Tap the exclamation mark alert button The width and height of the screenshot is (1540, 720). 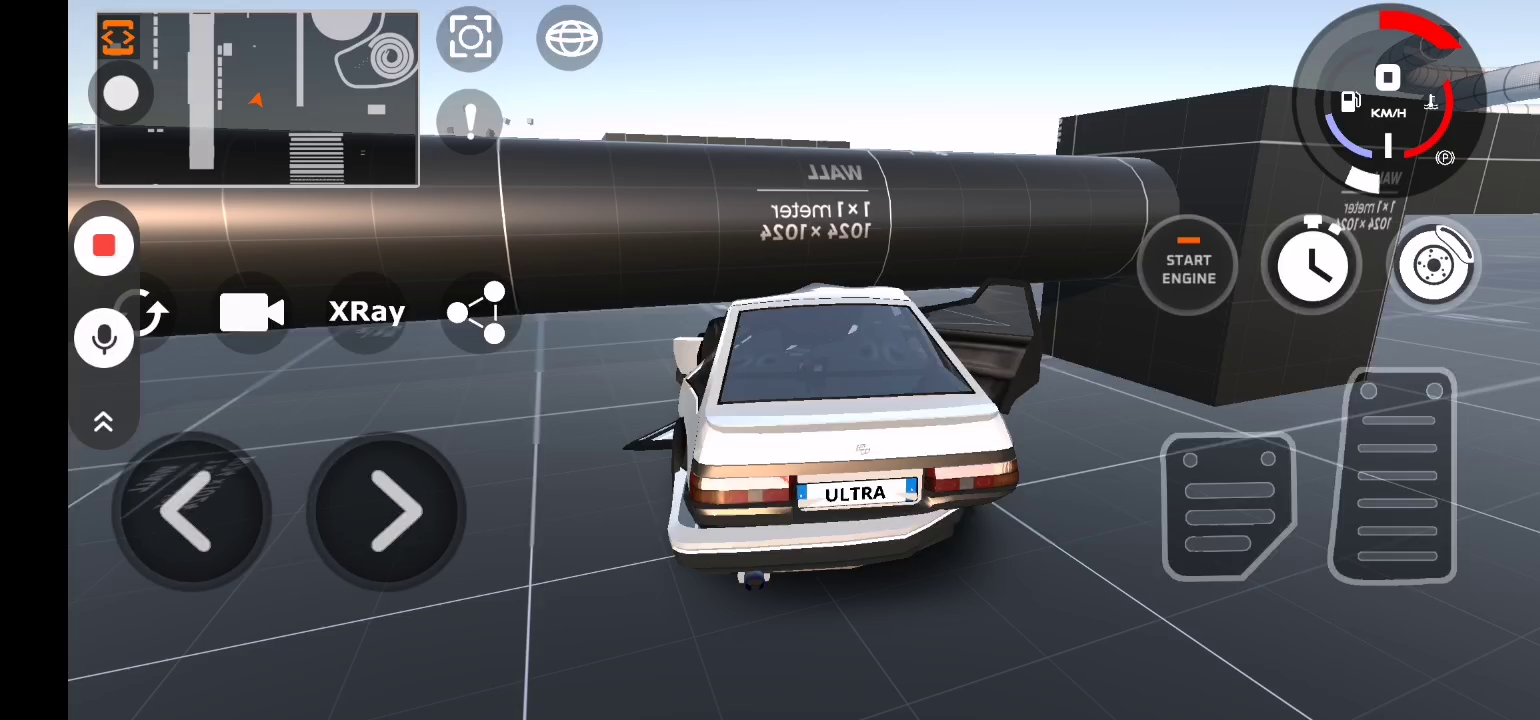pyautogui.click(x=470, y=119)
